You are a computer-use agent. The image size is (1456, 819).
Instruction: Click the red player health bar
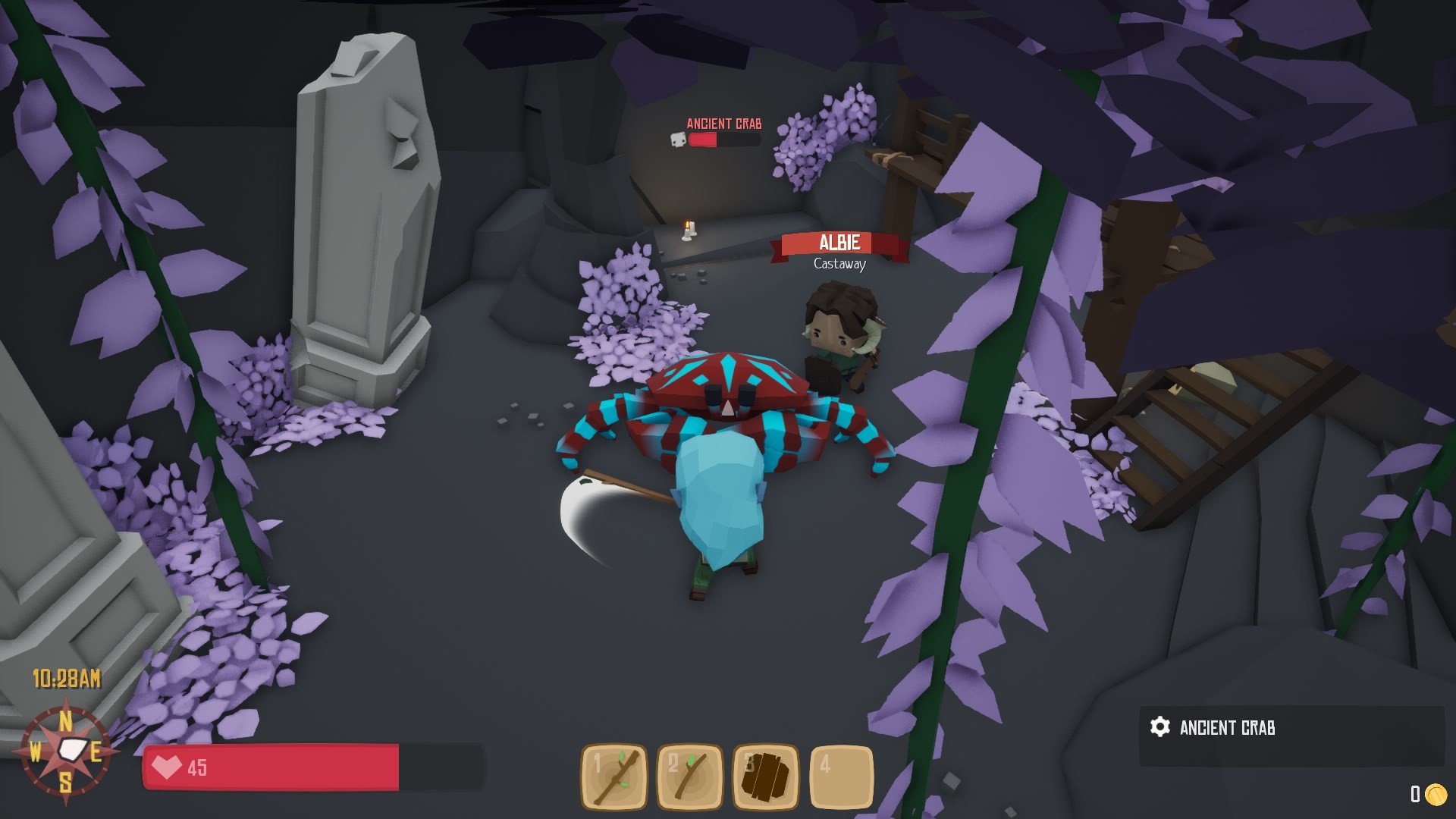tap(273, 767)
